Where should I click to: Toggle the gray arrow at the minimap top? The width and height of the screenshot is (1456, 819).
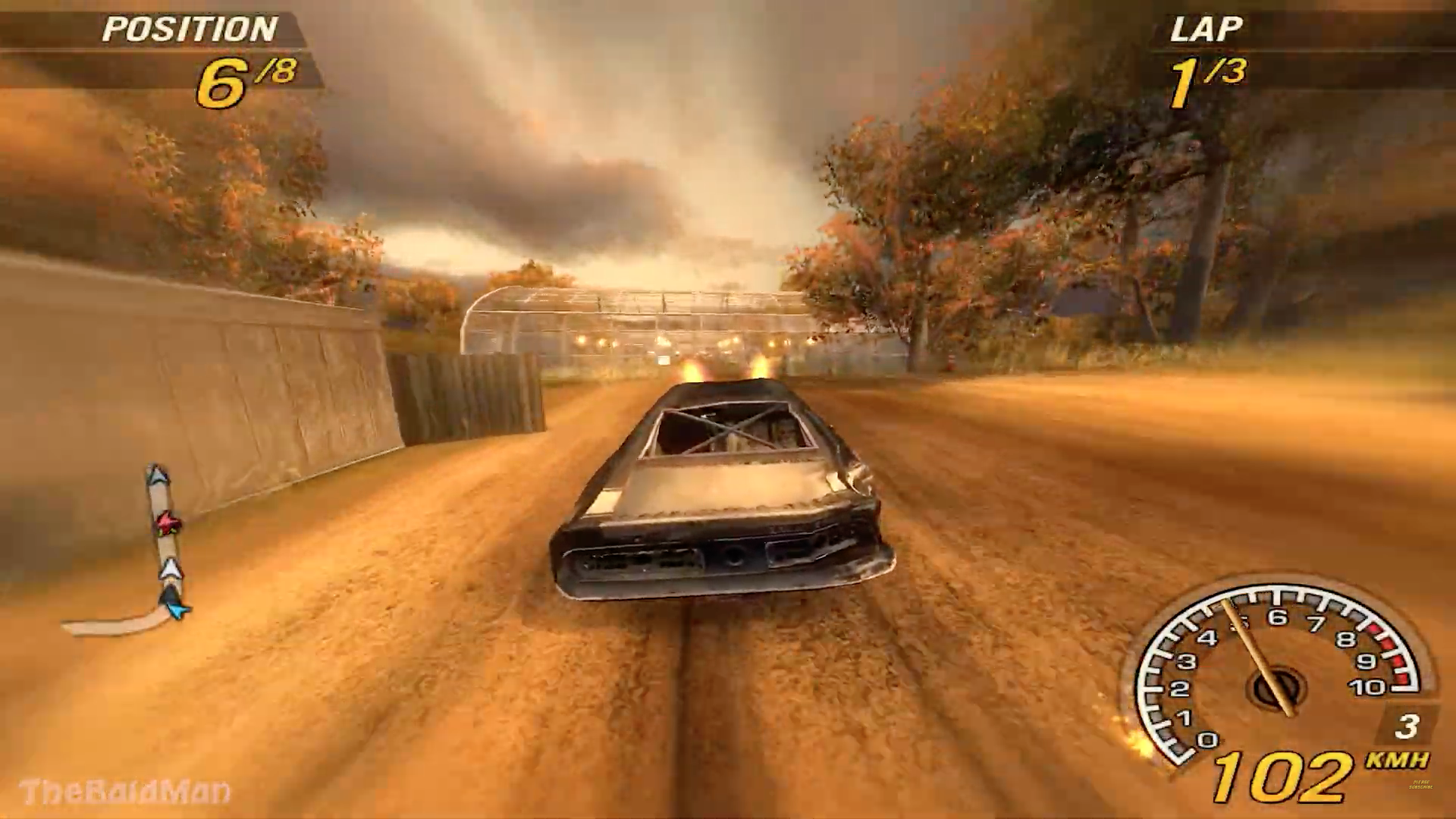(x=155, y=476)
